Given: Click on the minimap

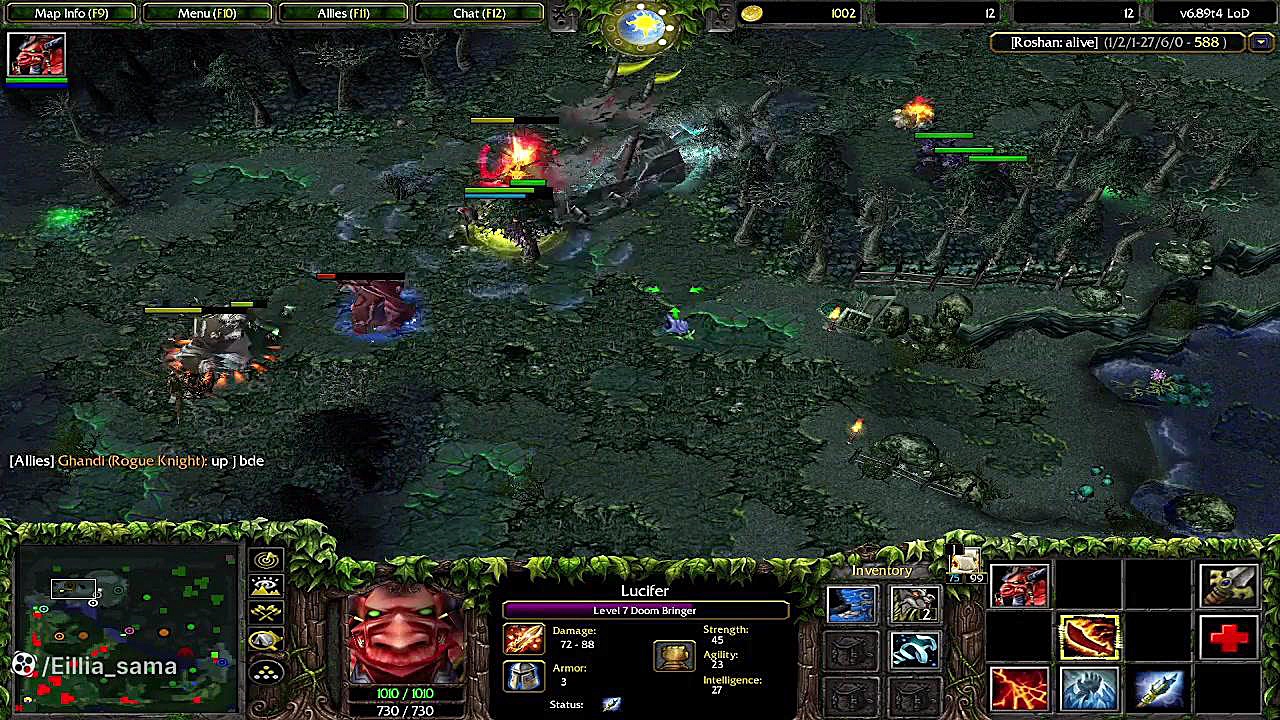Looking at the screenshot, I should pyautogui.click(x=127, y=627).
